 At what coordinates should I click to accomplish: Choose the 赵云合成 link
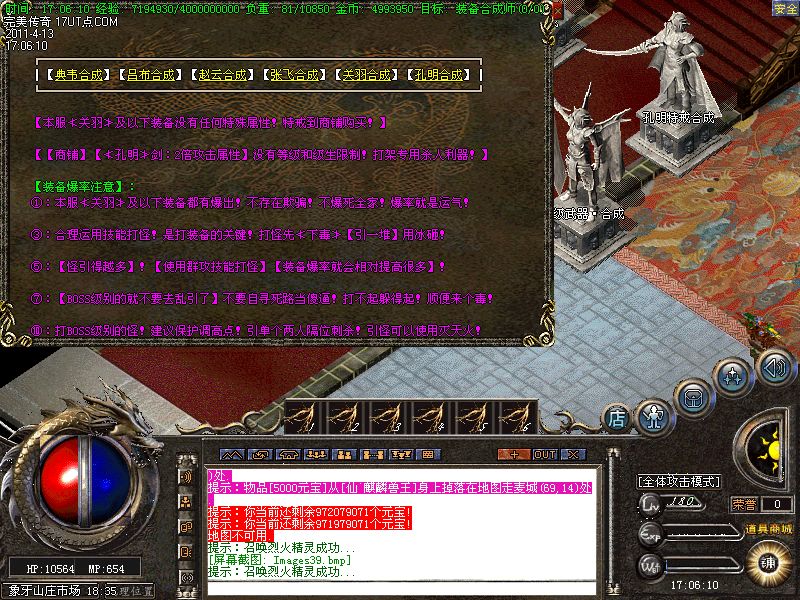coord(221,75)
